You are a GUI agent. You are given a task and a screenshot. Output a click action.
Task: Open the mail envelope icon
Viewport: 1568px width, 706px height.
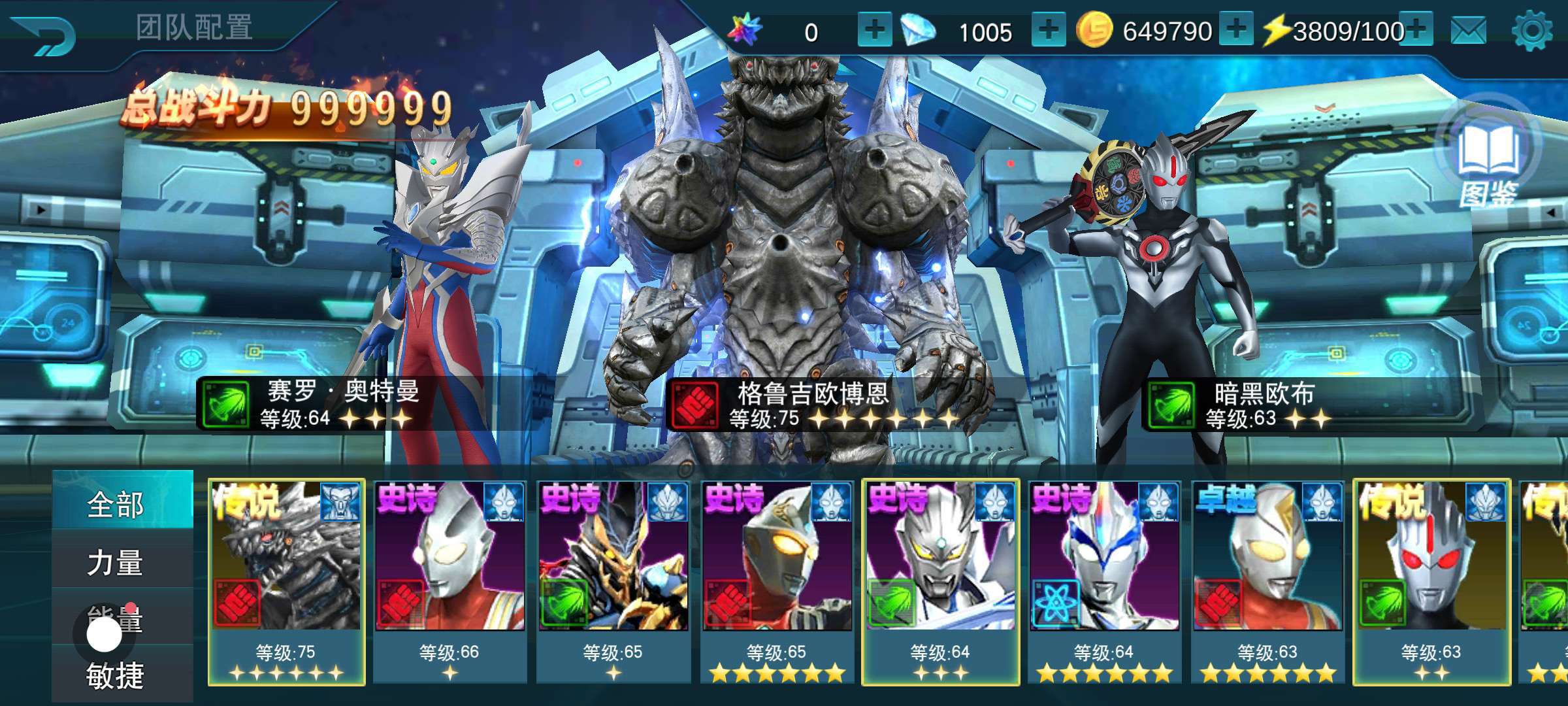(x=1468, y=31)
